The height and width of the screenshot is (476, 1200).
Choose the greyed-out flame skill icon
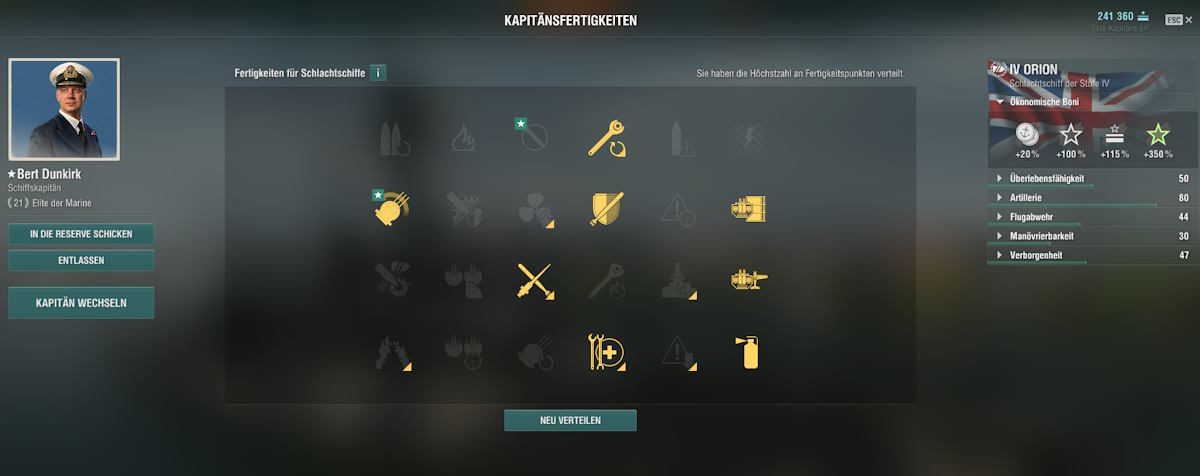pos(463,138)
